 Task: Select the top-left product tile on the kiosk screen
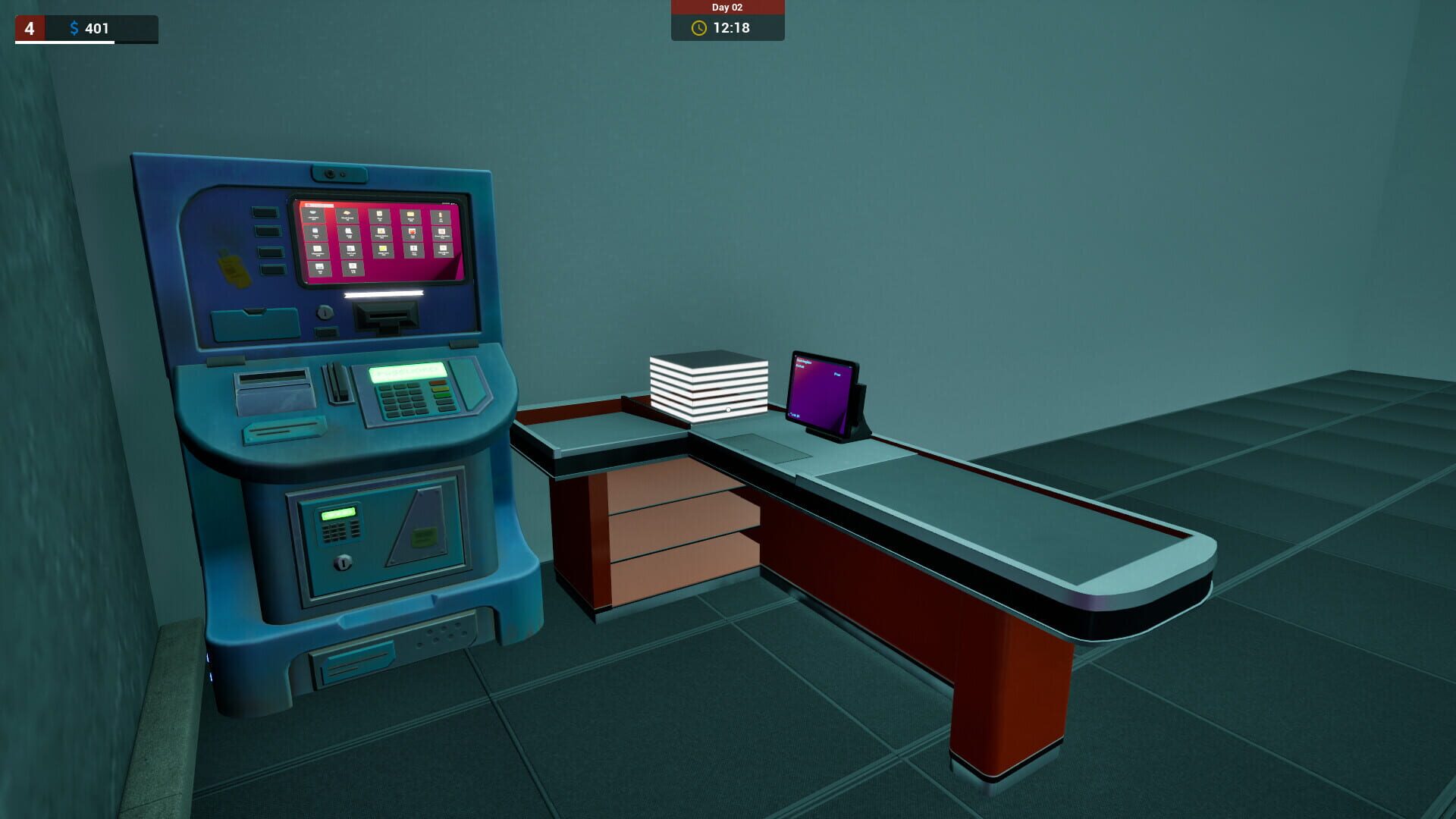tap(313, 214)
